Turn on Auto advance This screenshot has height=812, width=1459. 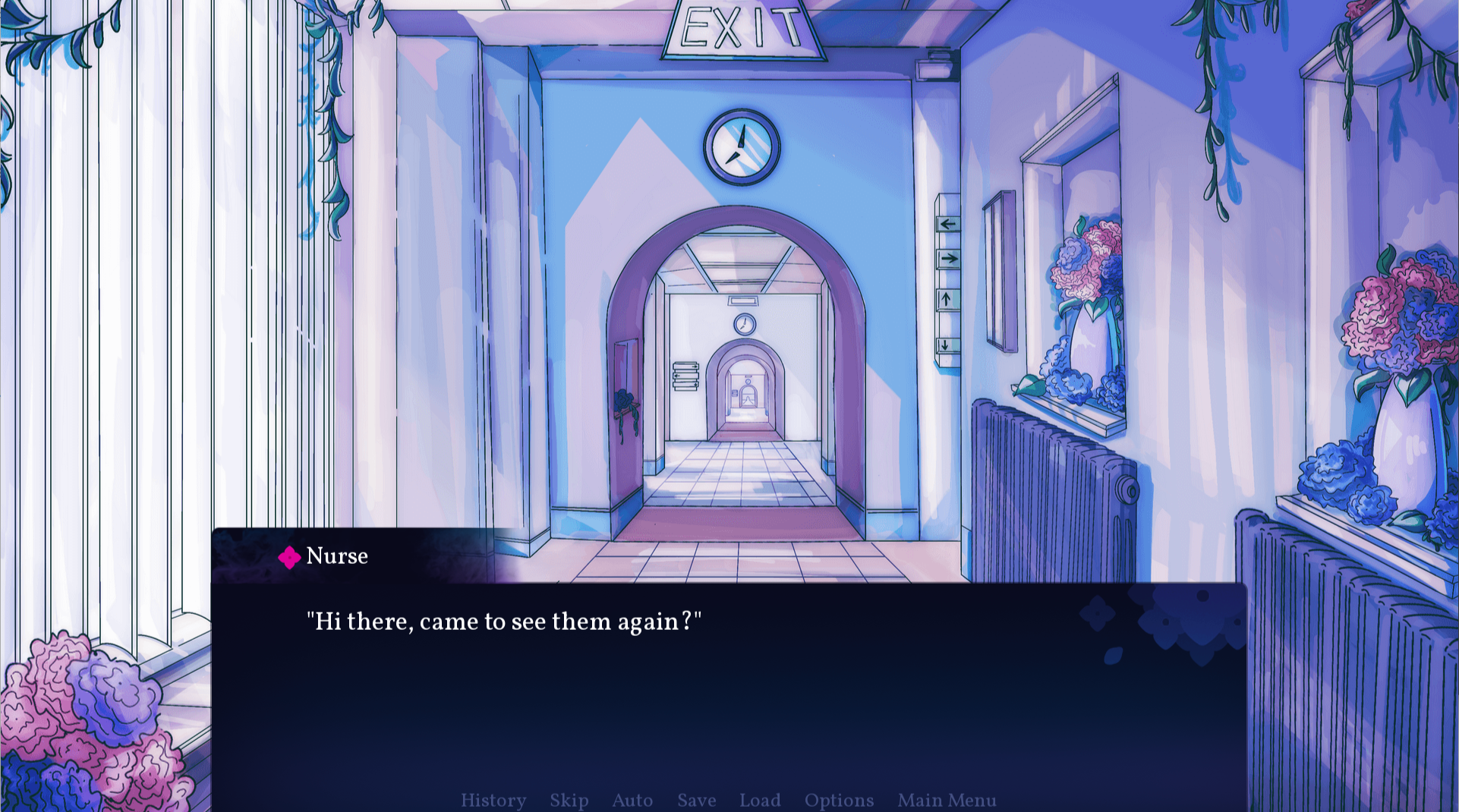[632, 800]
